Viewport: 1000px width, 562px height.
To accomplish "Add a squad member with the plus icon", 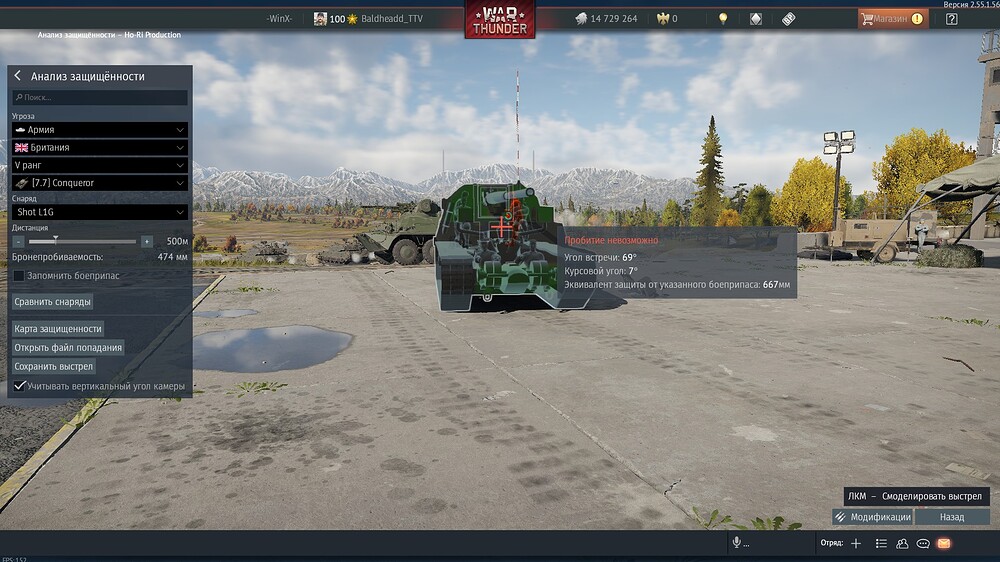I will 856,543.
